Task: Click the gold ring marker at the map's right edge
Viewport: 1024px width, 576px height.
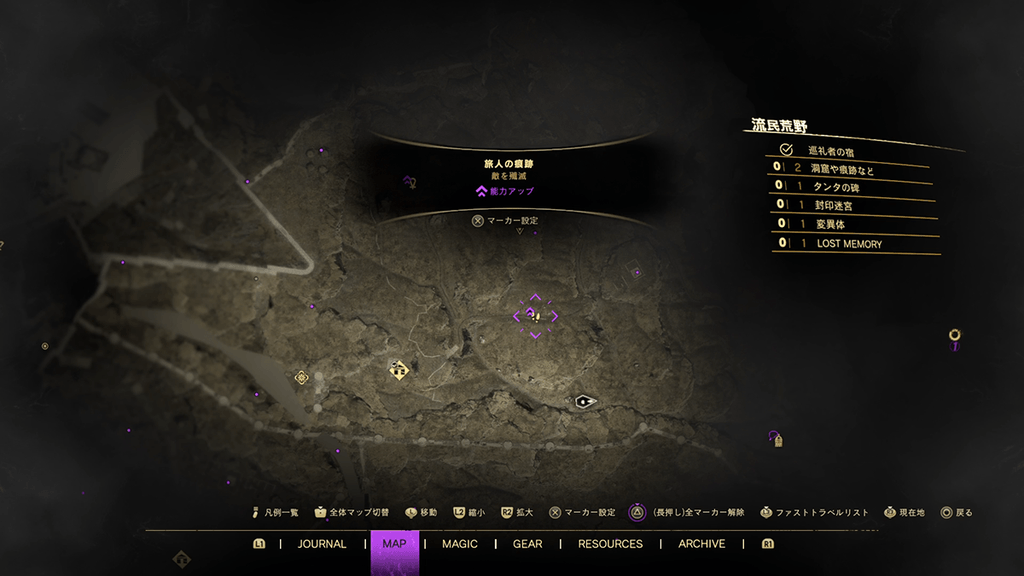Action: 955,336
